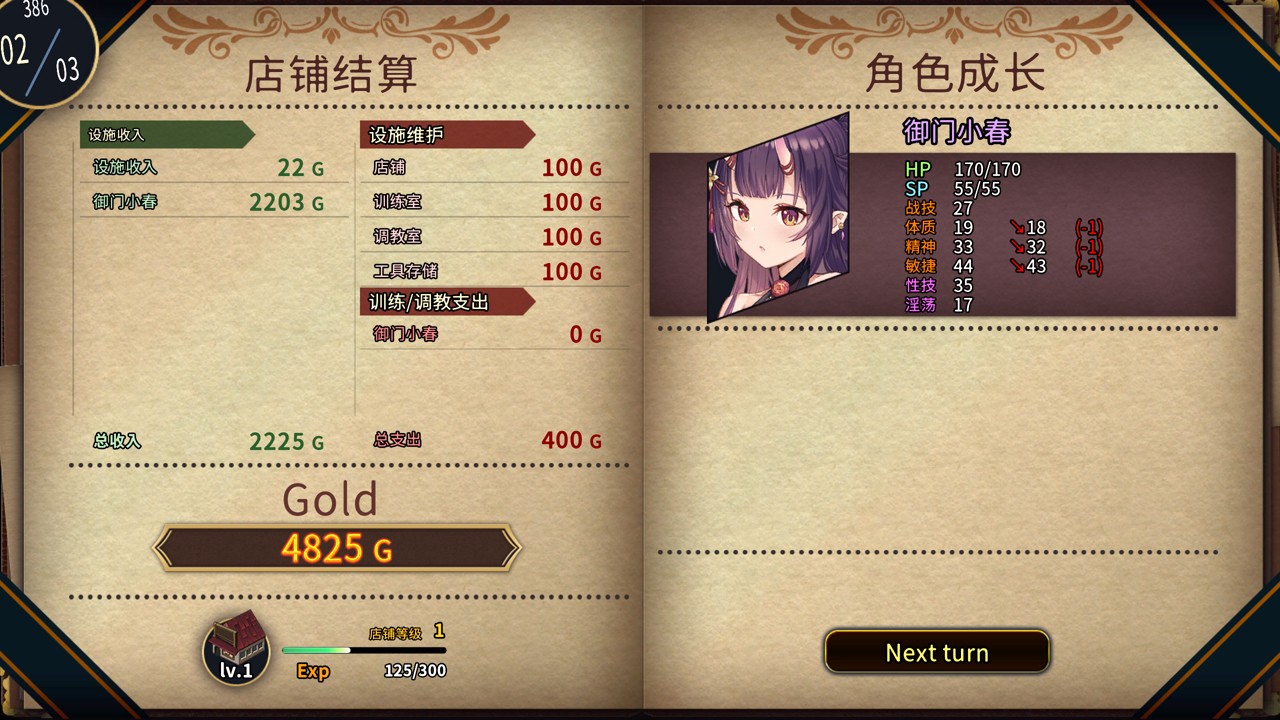Select the 御门小春 character portrait

[778, 220]
